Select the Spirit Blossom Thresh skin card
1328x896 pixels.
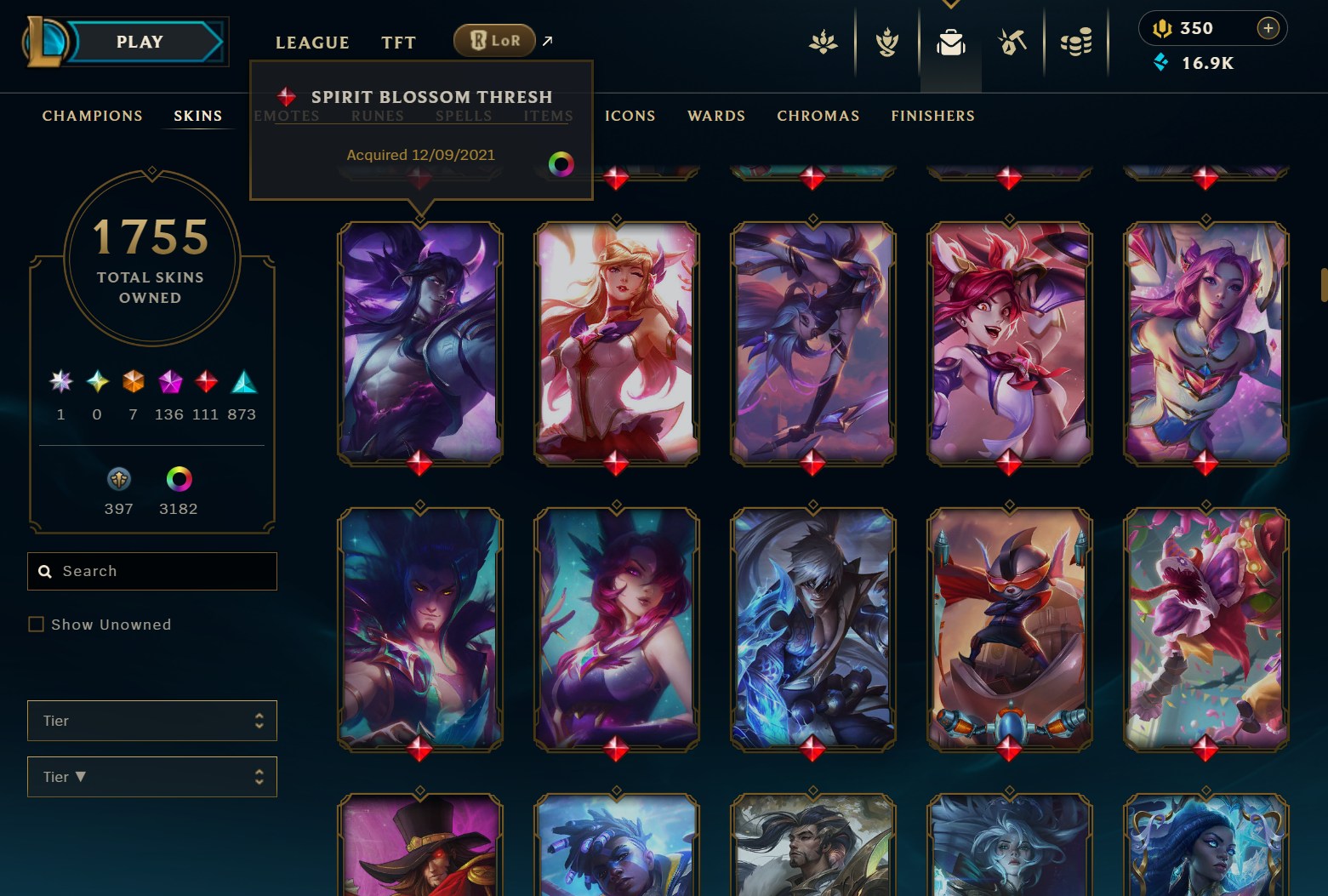420,343
